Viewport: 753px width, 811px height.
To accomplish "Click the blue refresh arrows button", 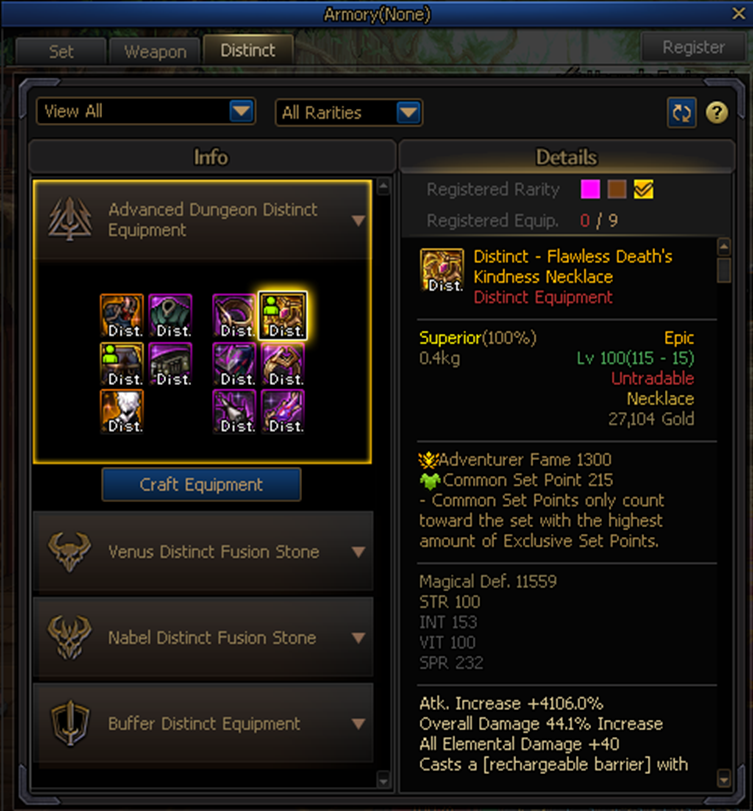I will pos(682,112).
